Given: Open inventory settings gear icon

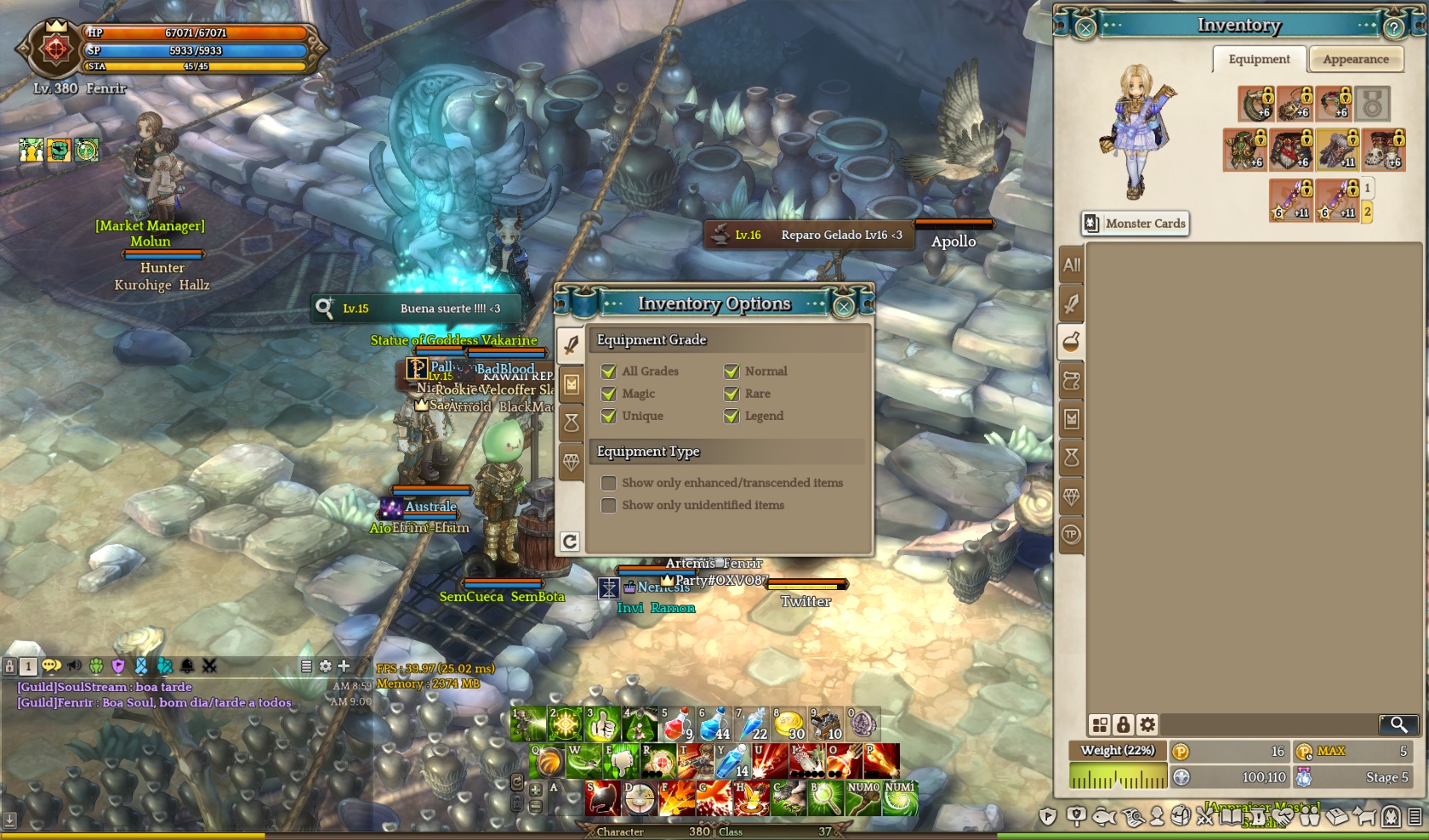Looking at the screenshot, I should tap(1147, 724).
